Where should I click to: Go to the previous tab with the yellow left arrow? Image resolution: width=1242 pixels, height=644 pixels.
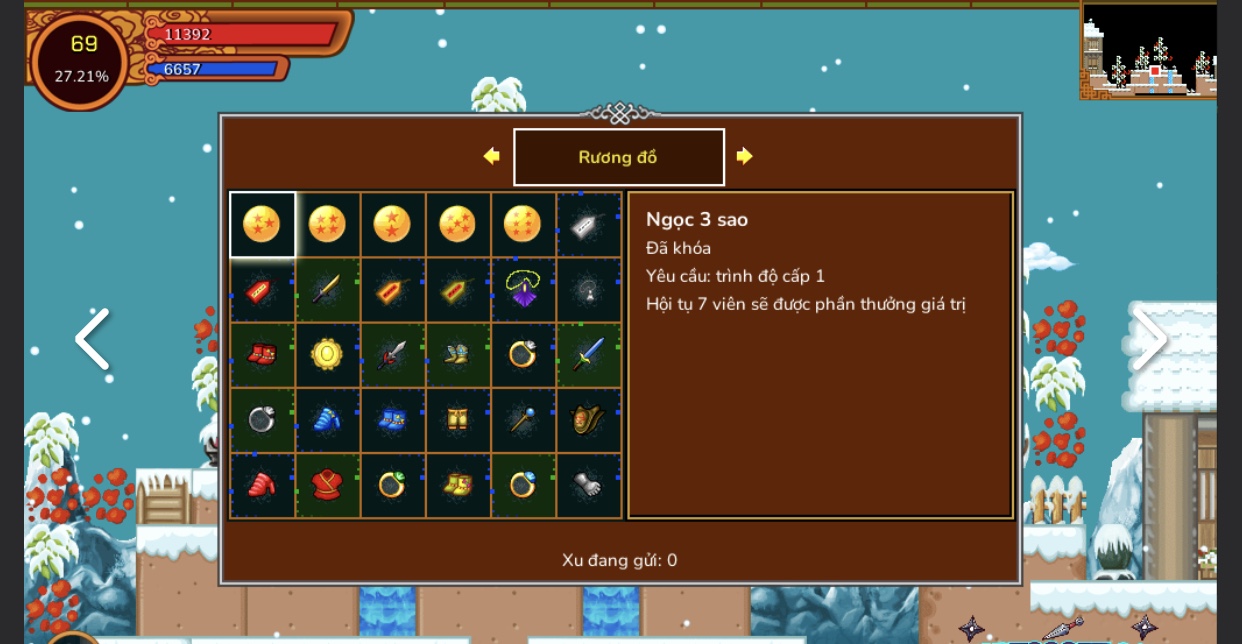[x=491, y=156]
